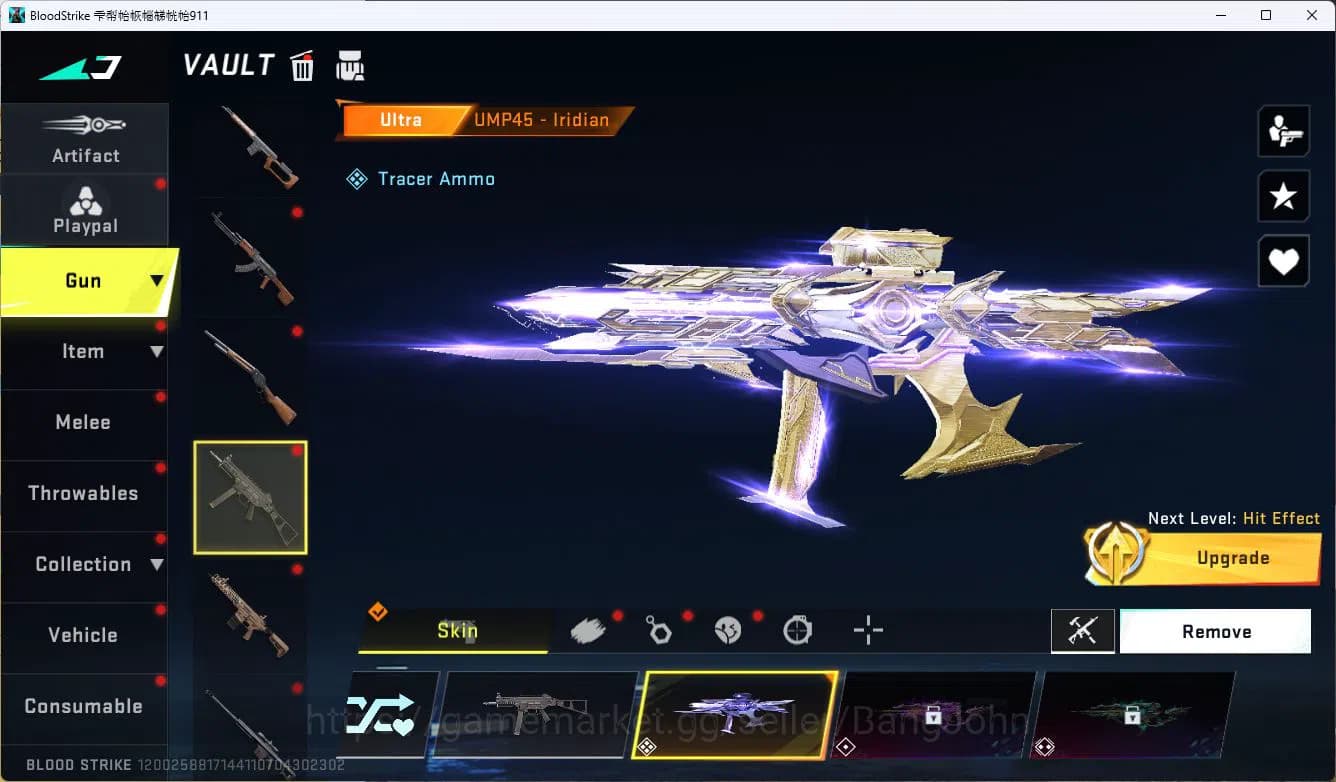Image resolution: width=1336 pixels, height=782 pixels.
Task: Open the gun charm attachment tab
Action: [659, 629]
